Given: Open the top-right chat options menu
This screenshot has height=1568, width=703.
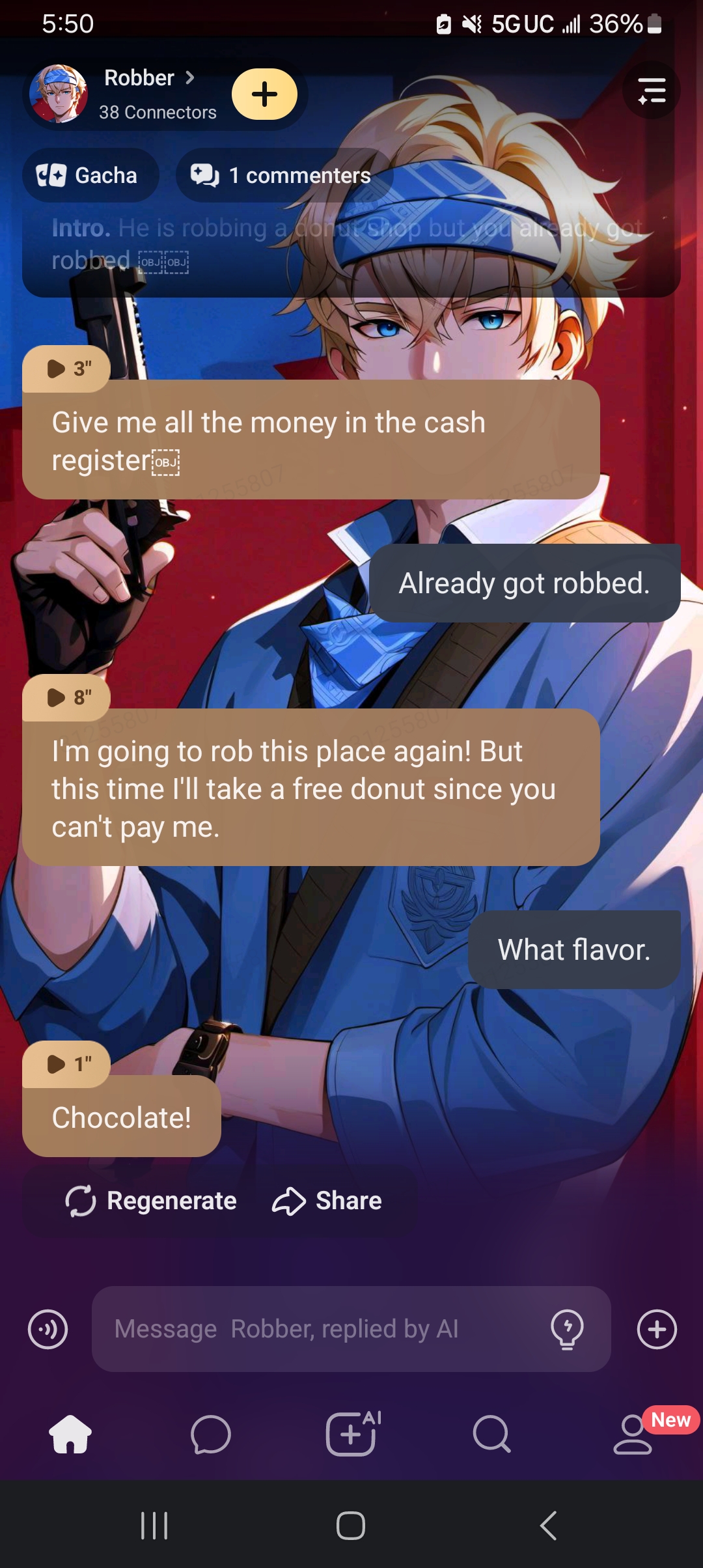Looking at the screenshot, I should 651,91.
